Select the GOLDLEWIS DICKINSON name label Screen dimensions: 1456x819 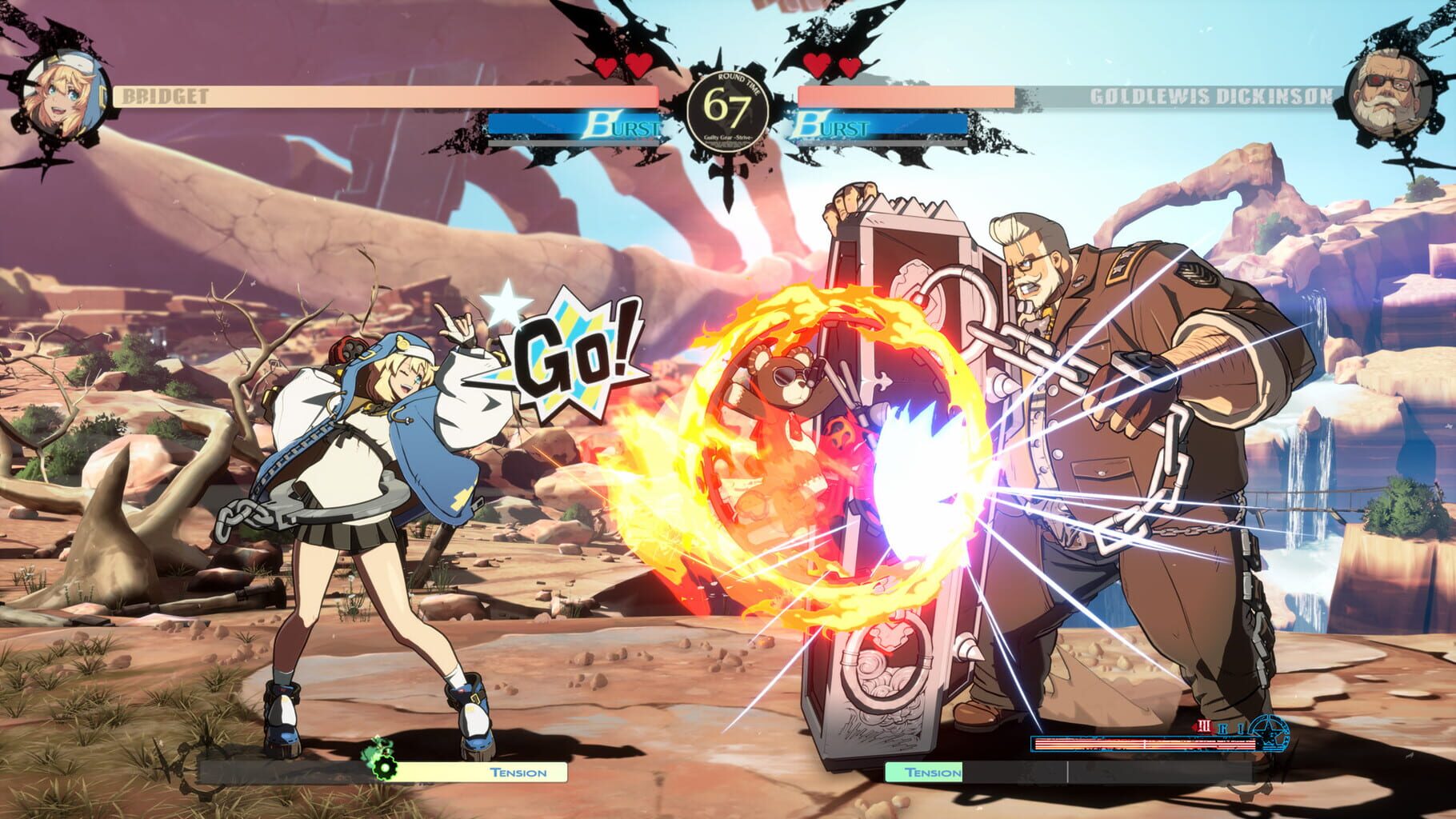1213,95
